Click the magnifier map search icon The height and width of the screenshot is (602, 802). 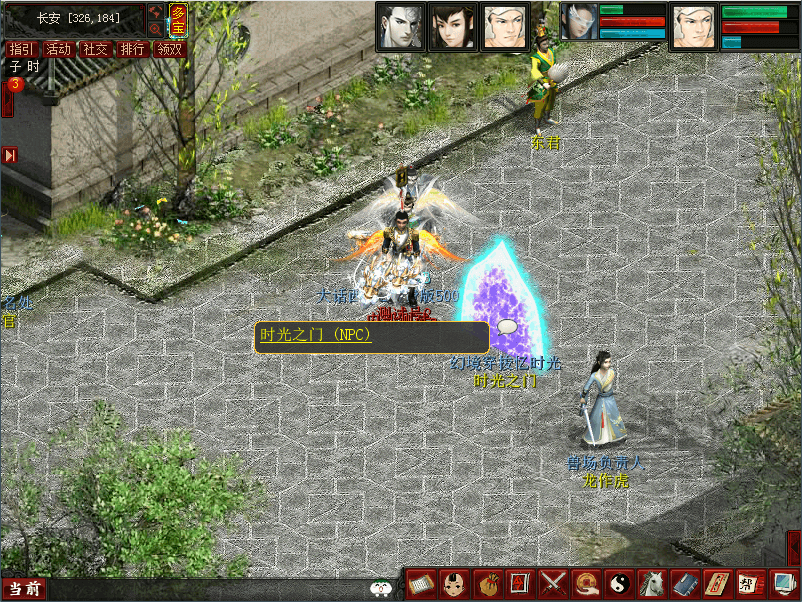156,30
